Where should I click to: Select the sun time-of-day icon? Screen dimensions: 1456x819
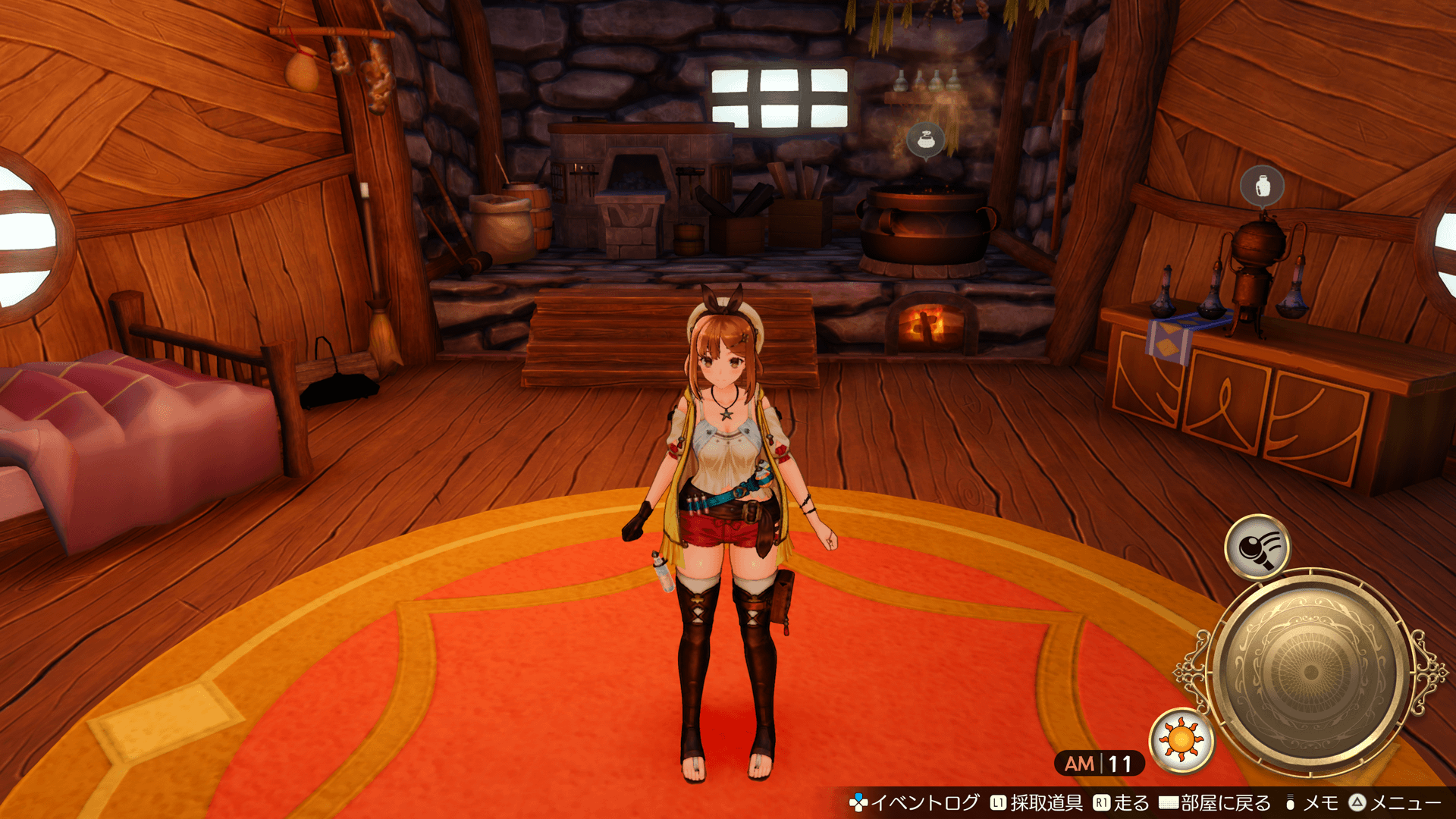coord(1181,739)
